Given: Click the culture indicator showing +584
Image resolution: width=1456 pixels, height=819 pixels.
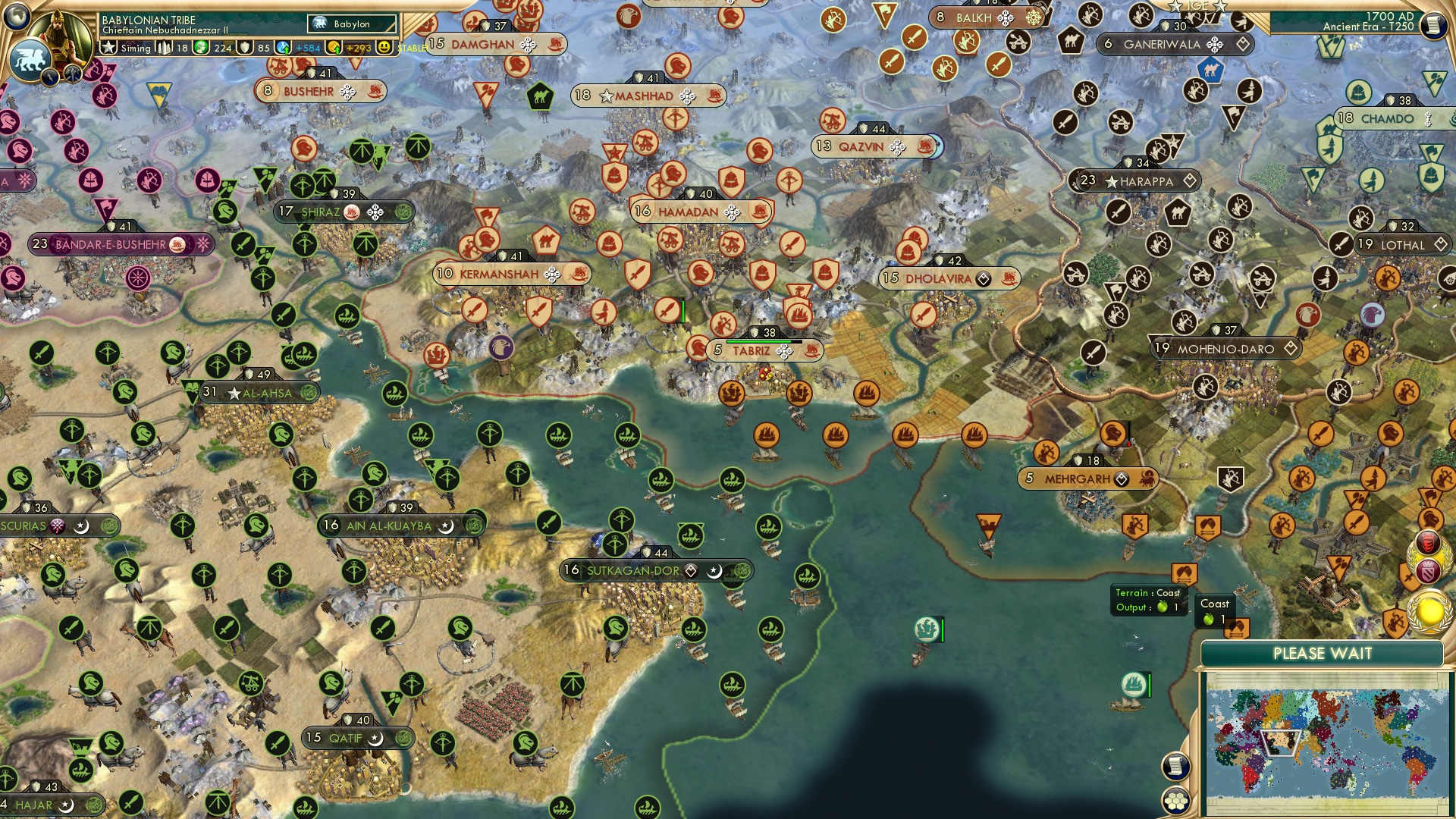Looking at the screenshot, I should tap(294, 46).
